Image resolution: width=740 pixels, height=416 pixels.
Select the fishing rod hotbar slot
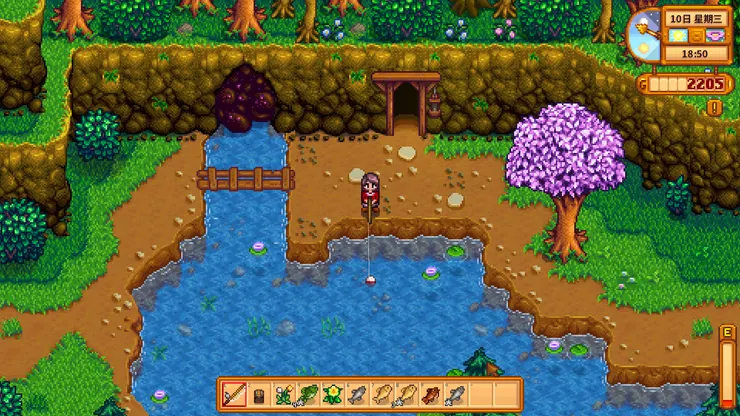(x=234, y=394)
